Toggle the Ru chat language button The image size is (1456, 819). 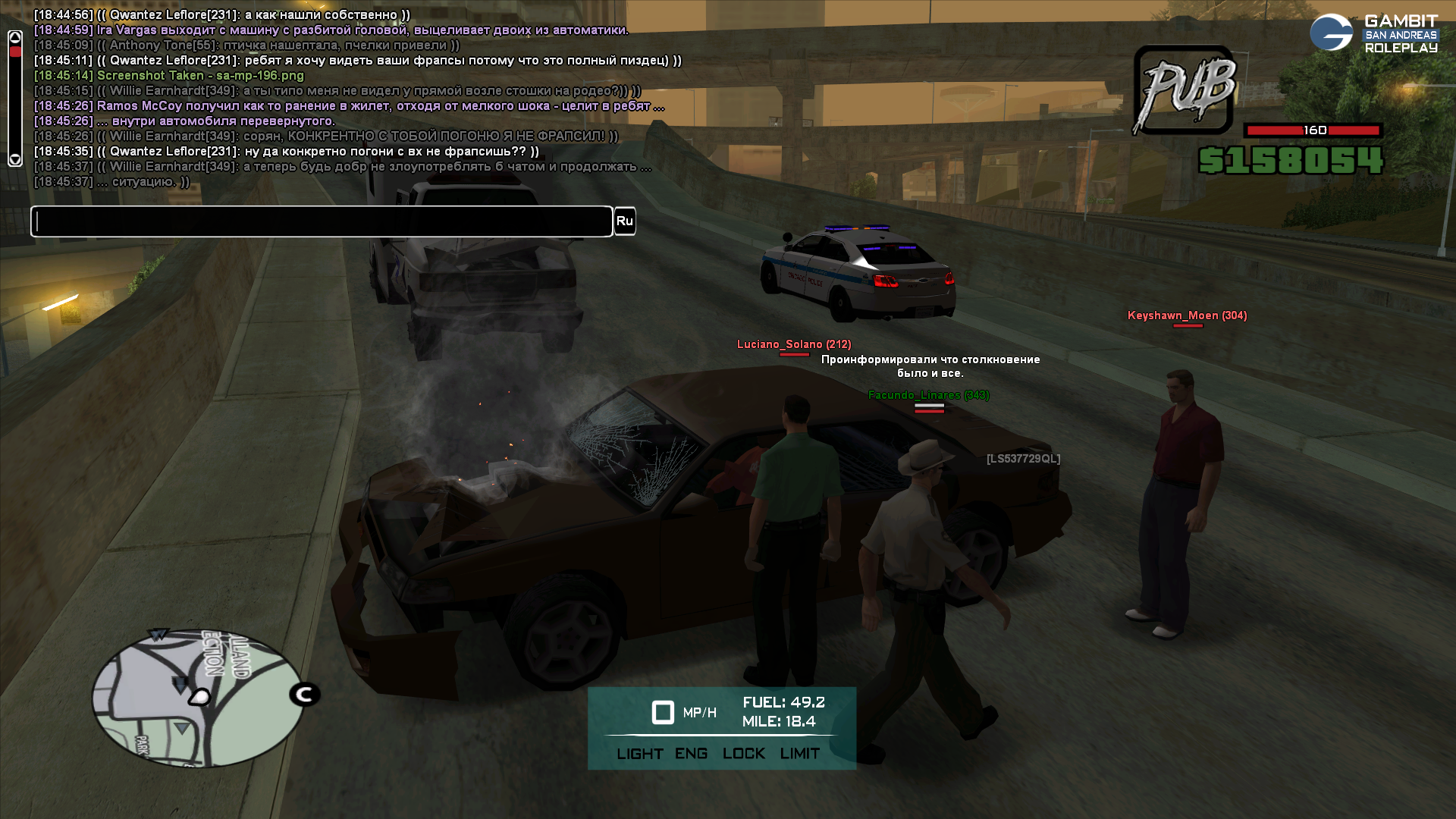pyautogui.click(x=624, y=221)
